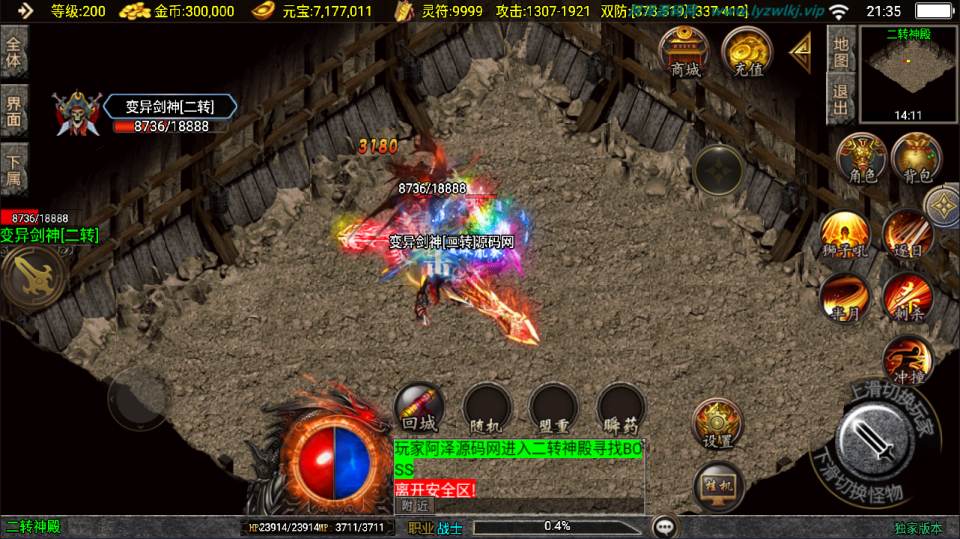Activate the 半月 slash skill
The image size is (960, 539).
(x=843, y=298)
